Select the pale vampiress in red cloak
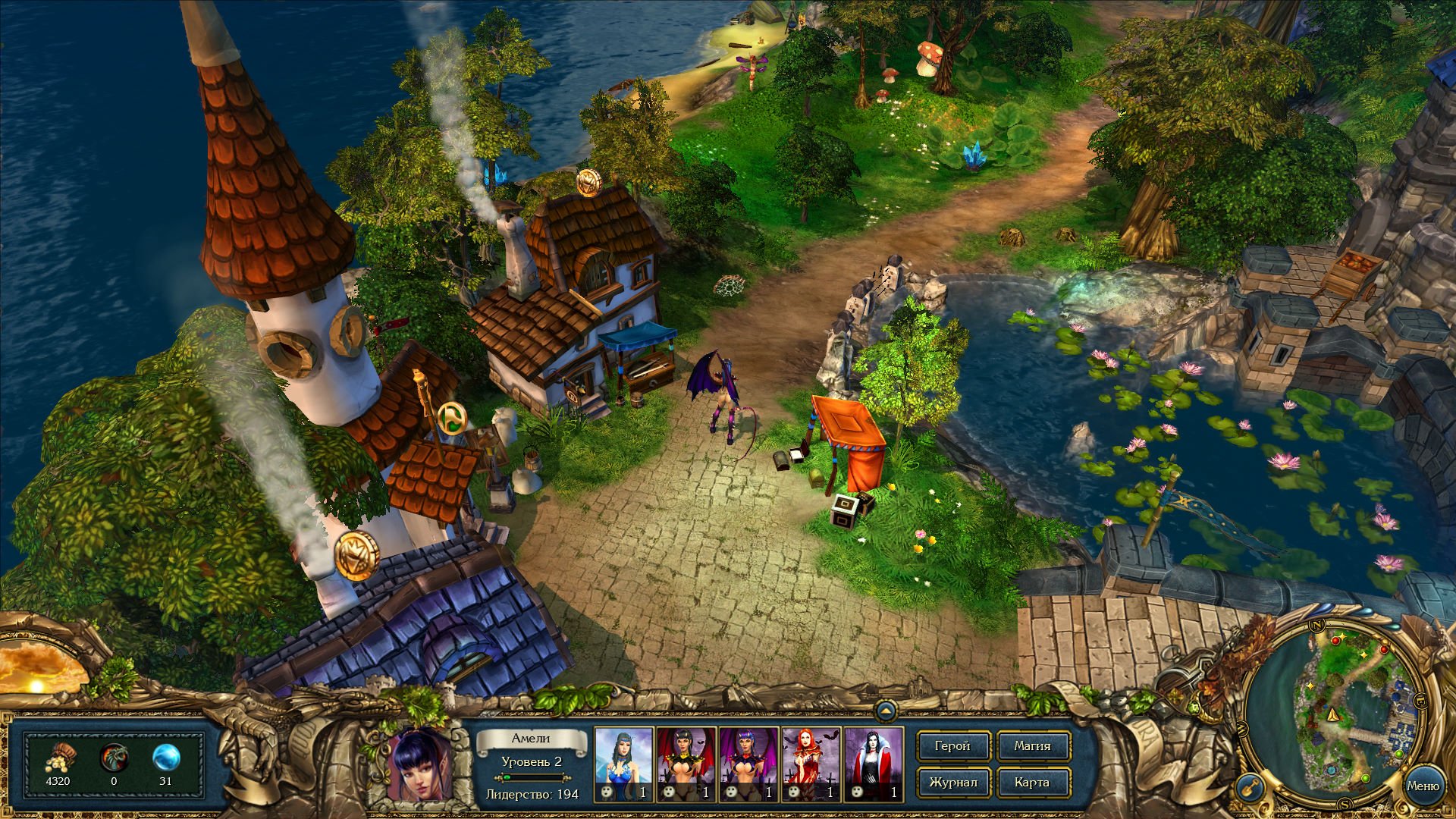 (873, 764)
